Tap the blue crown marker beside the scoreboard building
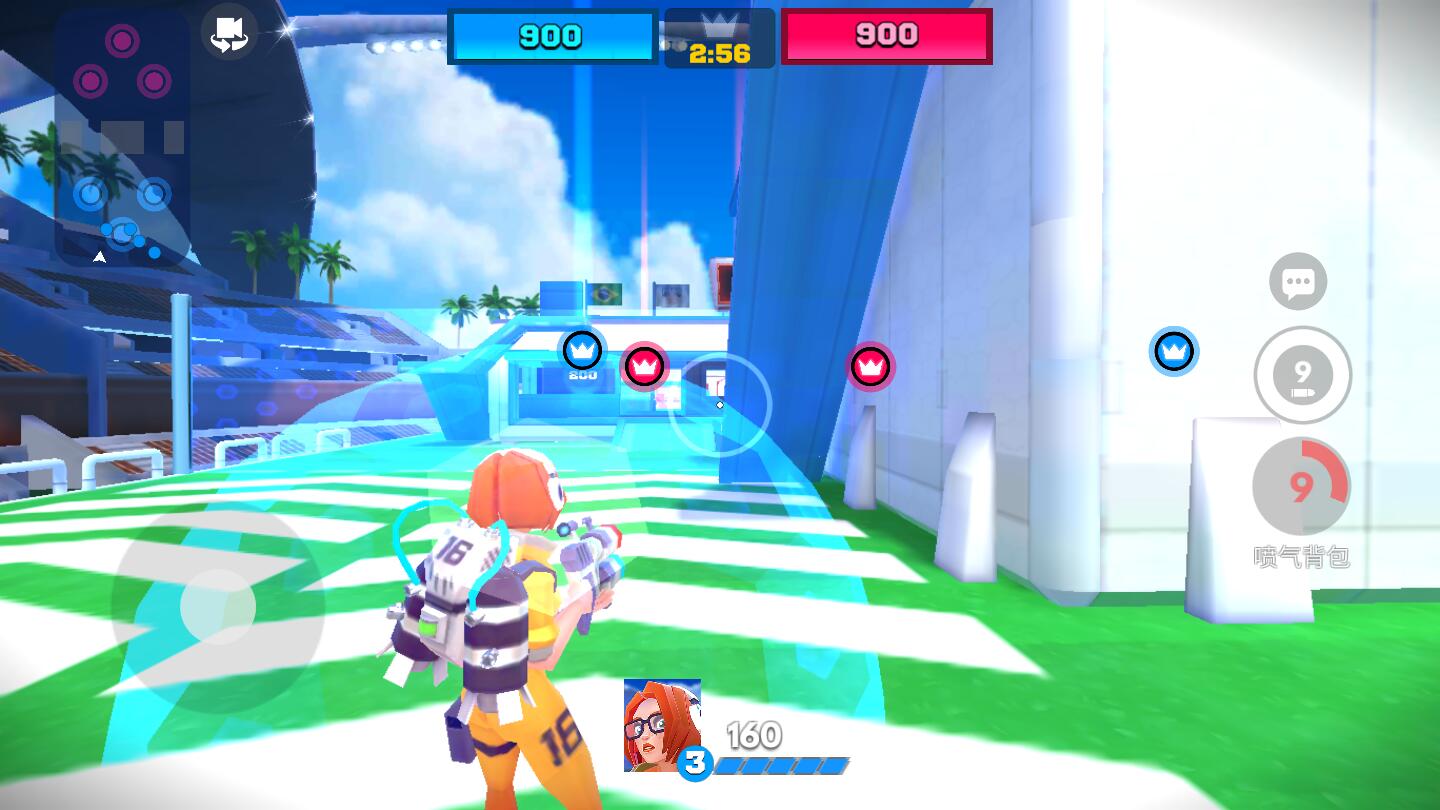 pos(584,350)
